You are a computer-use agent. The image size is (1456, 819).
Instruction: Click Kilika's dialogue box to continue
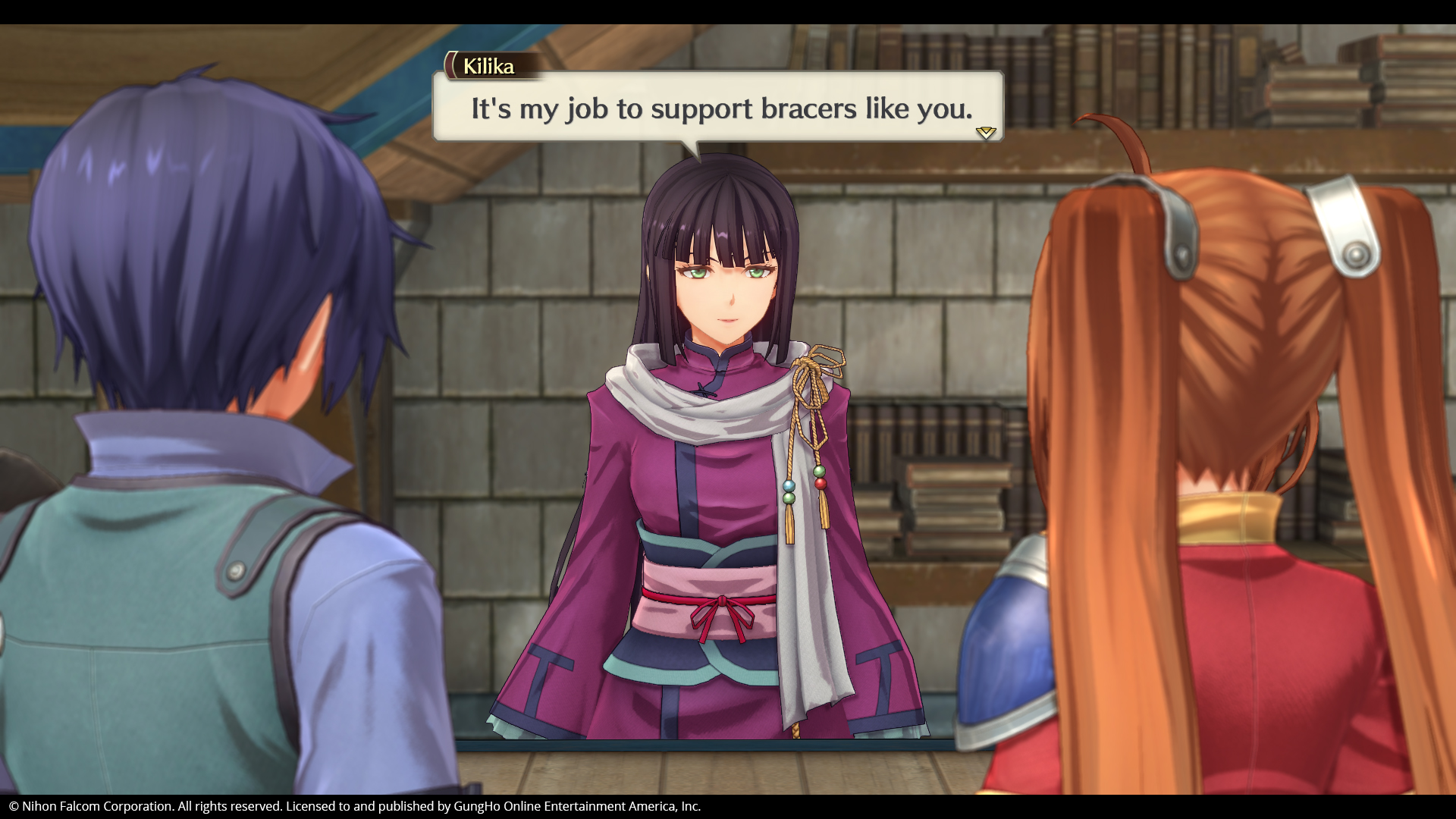pos(717,108)
